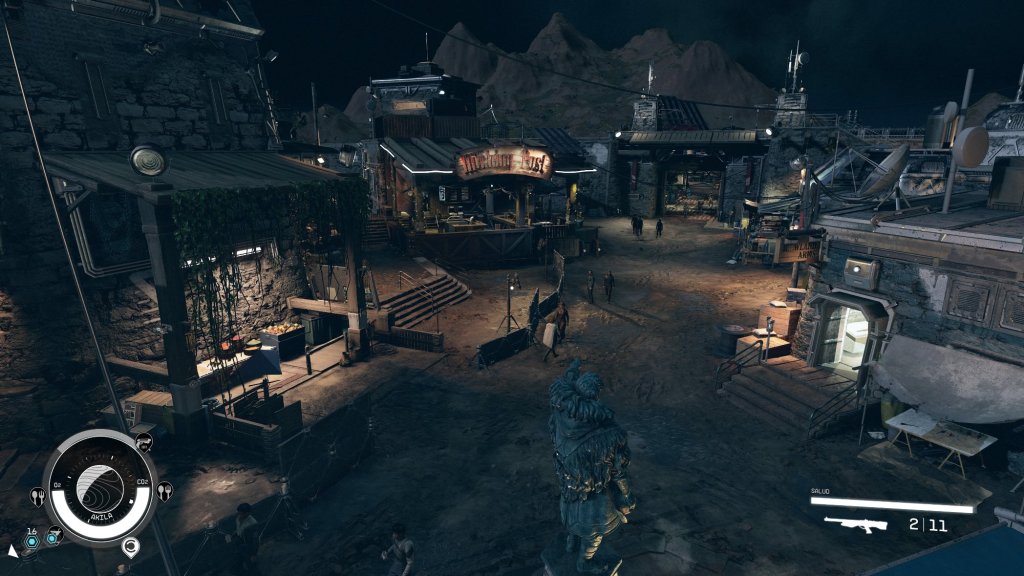Screen dimensions: 1024x576
Task: Select the fork-and-spoon marker beside the CO2 label
Action: coord(164,490)
